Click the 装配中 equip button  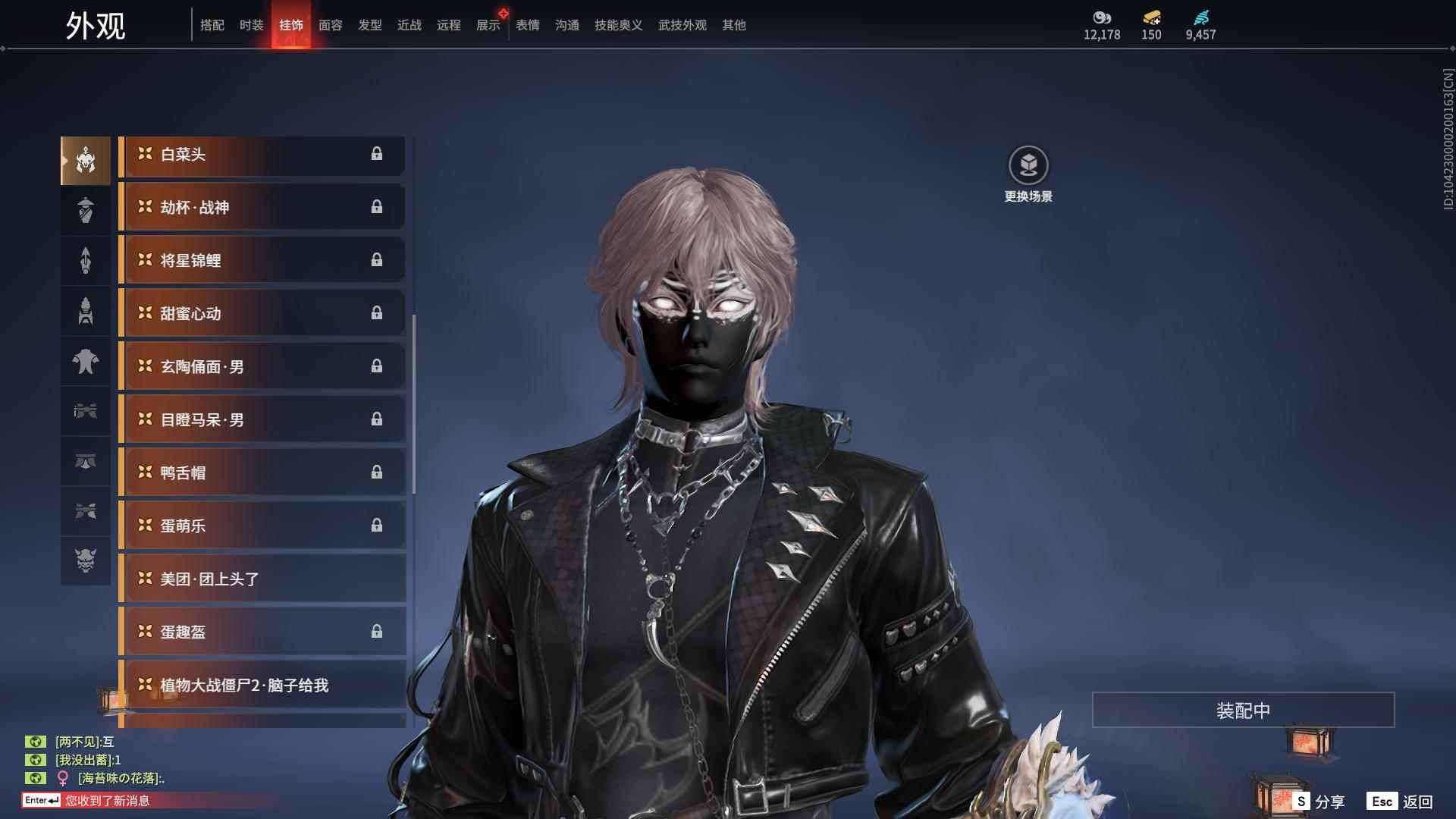[1242, 710]
